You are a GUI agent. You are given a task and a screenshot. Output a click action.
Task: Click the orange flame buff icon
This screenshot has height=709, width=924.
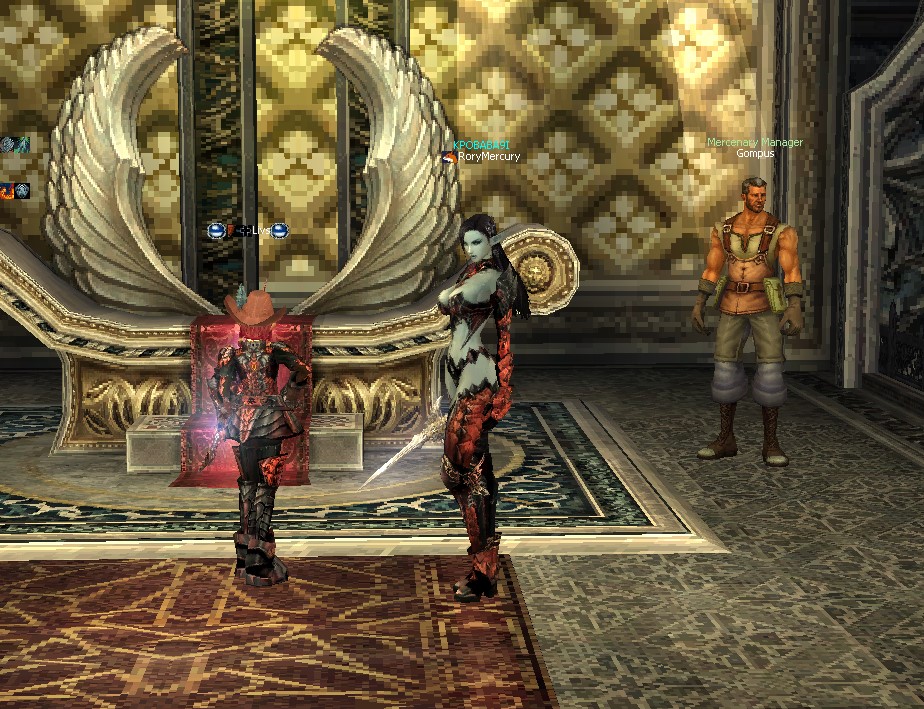[6, 190]
